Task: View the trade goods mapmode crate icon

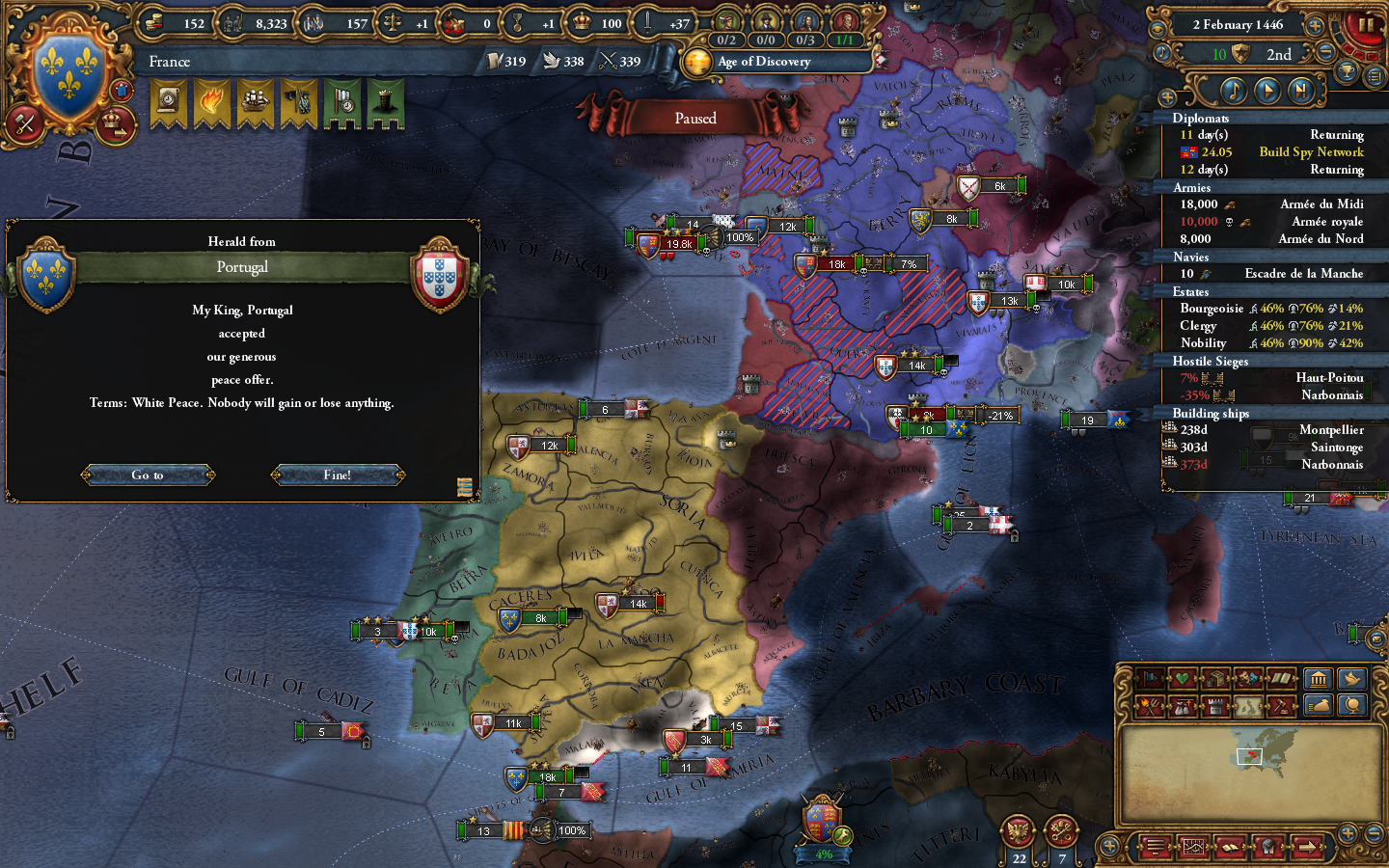Action: pyautogui.click(x=1215, y=676)
